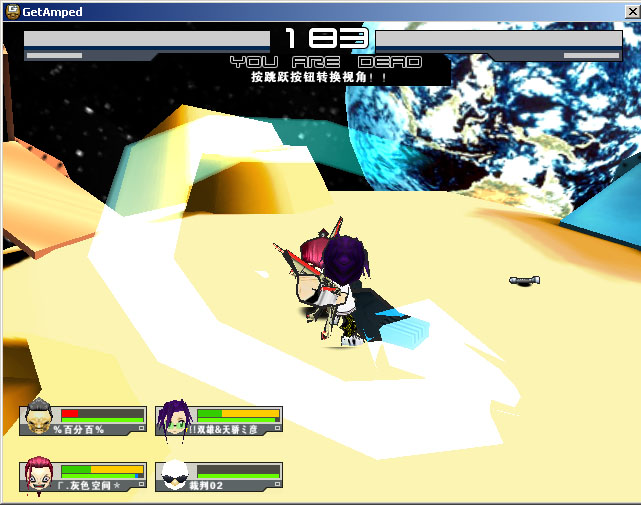Select the referee 裁判02 sunglasses portrait
The image size is (641, 506).
coord(174,475)
